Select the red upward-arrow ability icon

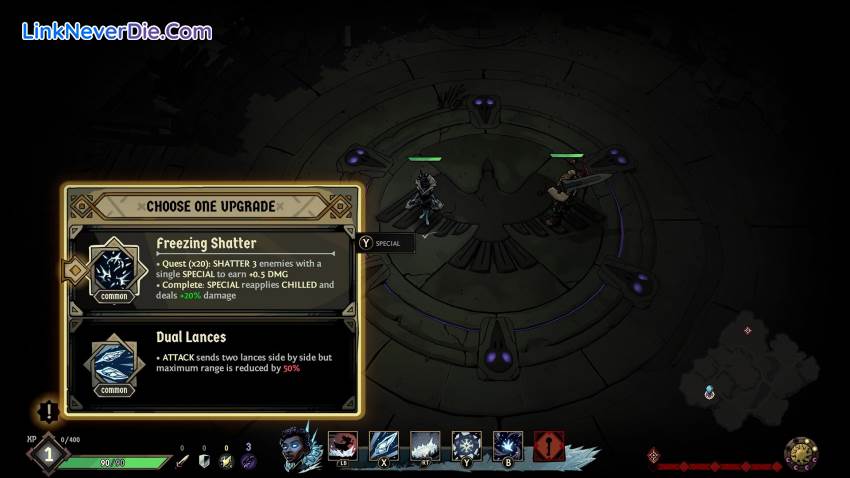548,446
